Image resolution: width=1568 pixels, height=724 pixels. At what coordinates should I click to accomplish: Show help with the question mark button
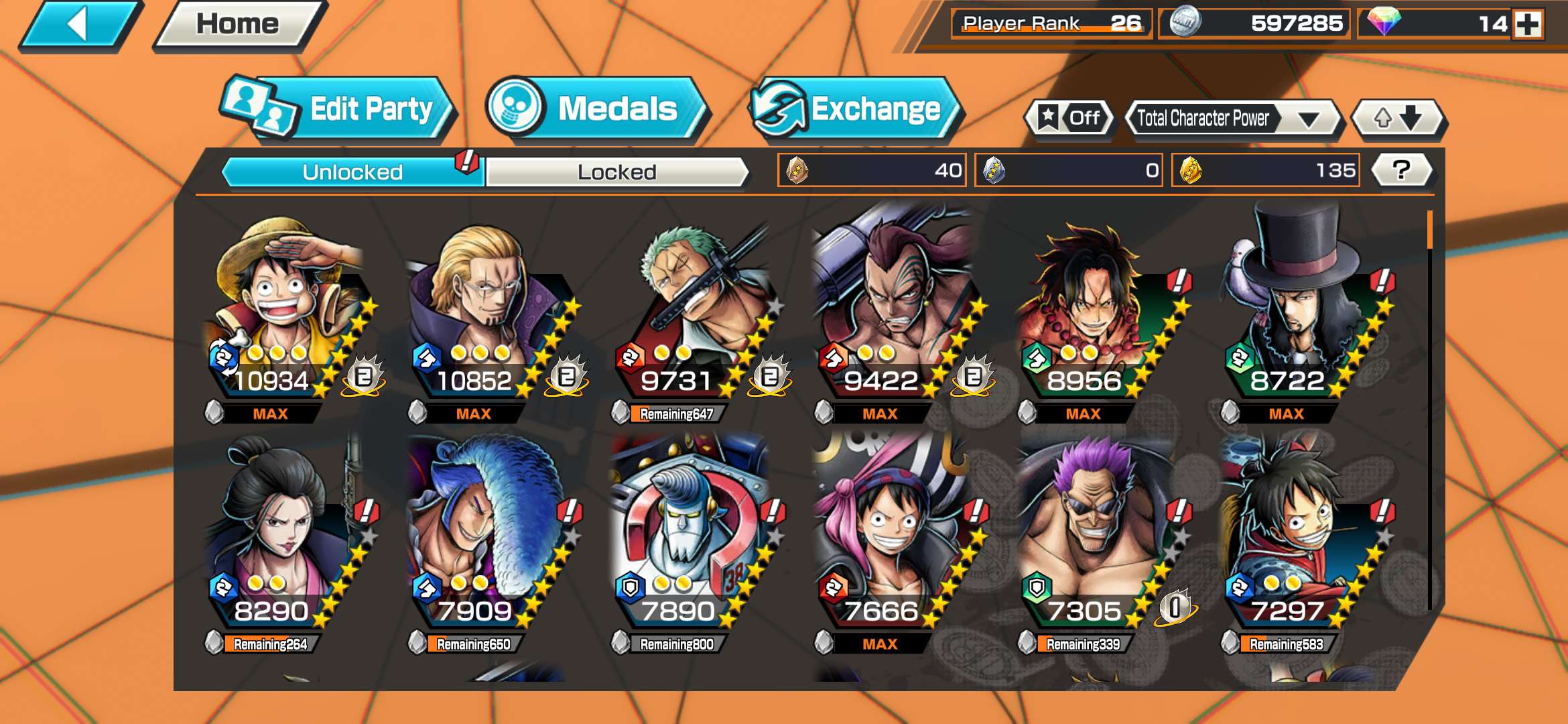1401,170
